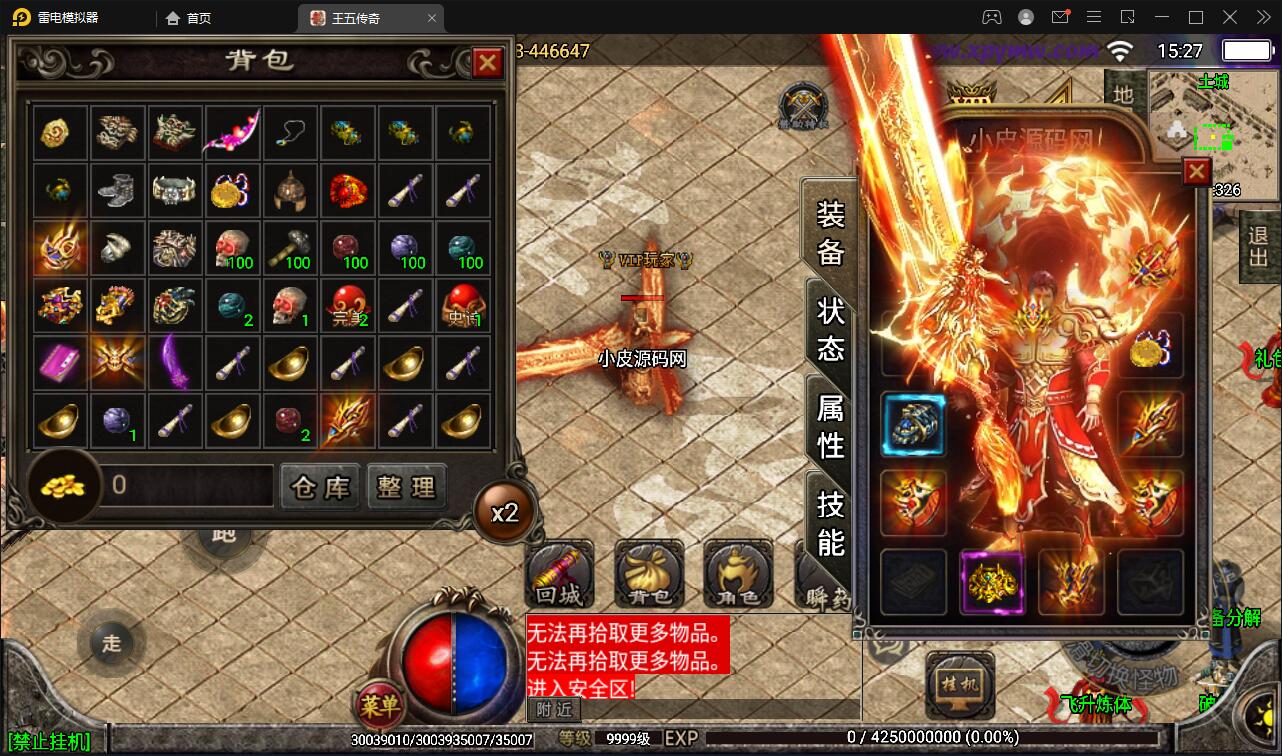
Task: Activate 挂机 auto-battle button
Action: (x=959, y=685)
